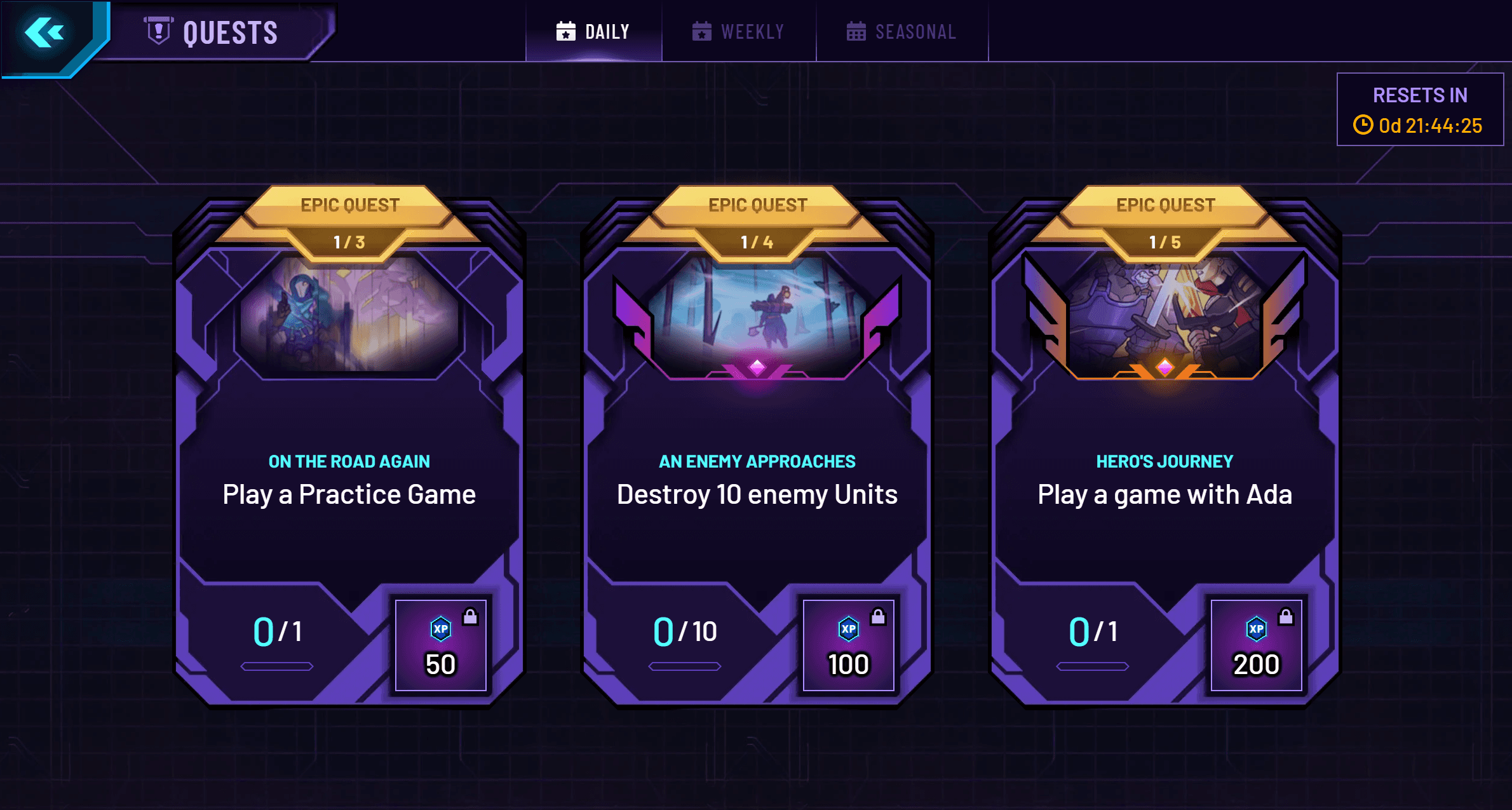Click the XP hexagon icon on the 100 XP reward

pyautogui.click(x=848, y=630)
